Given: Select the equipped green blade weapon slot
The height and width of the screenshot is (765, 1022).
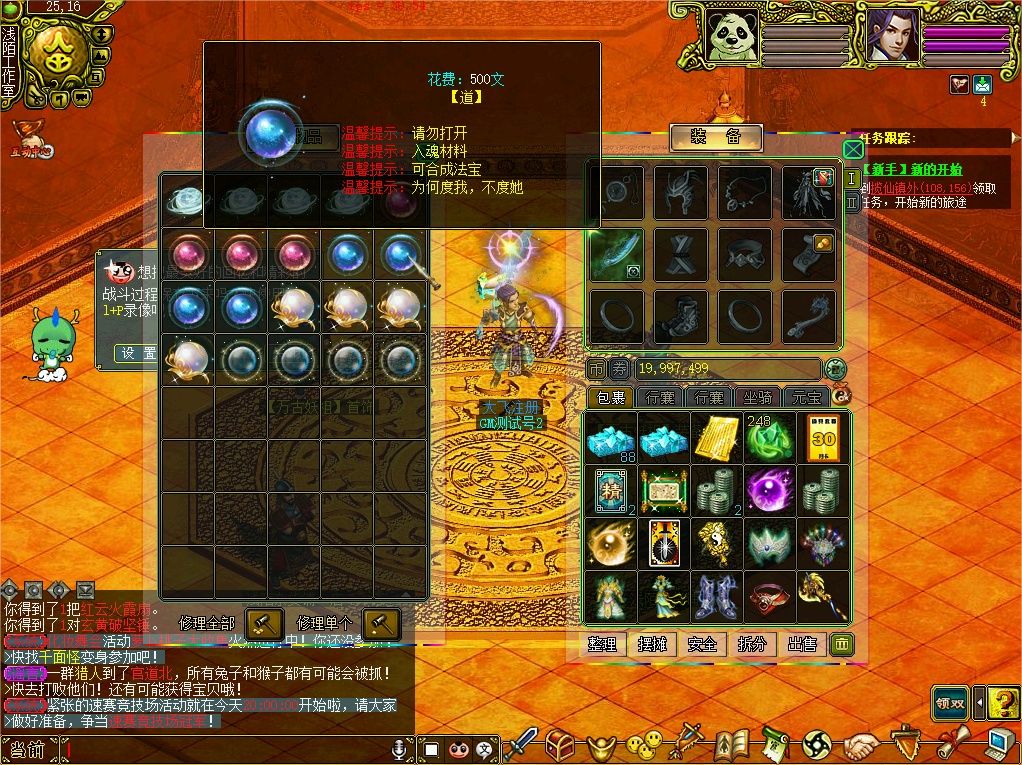Looking at the screenshot, I should pos(616,255).
